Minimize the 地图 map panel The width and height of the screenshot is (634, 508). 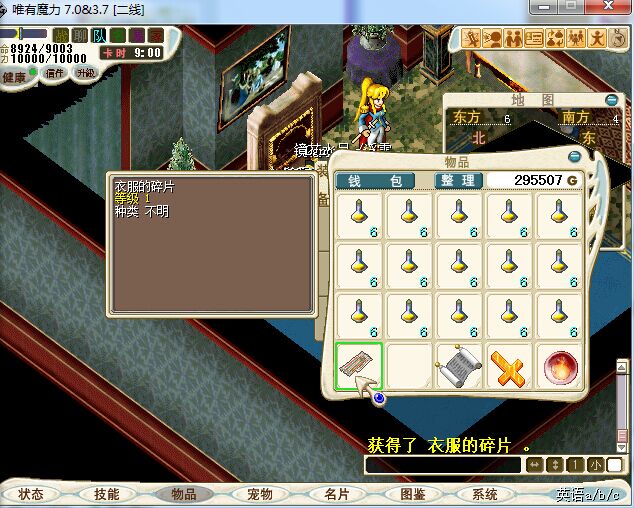coord(612,100)
